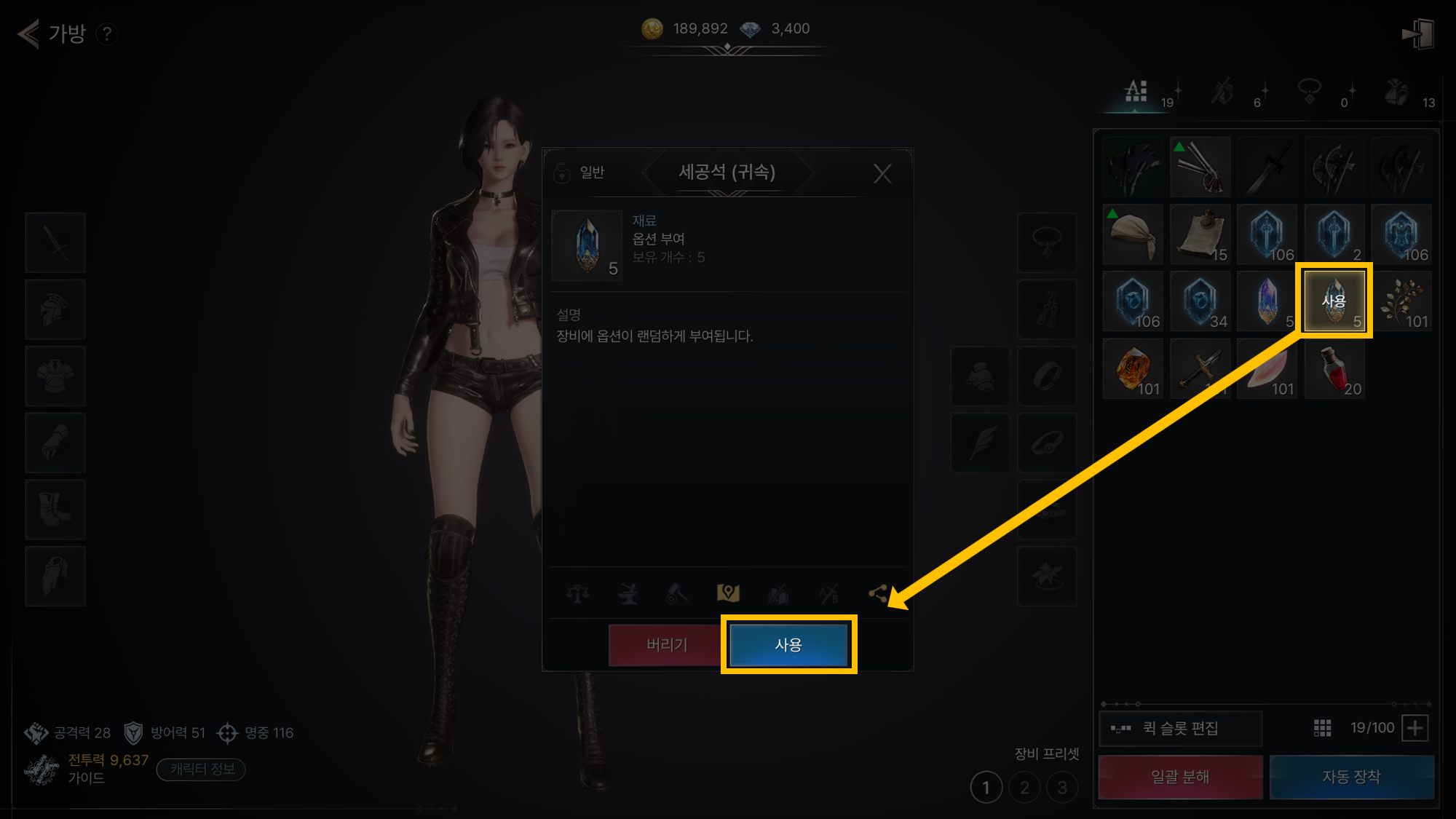Click the blue 사용 button in popup
This screenshot has width=1456, height=819.
point(788,645)
